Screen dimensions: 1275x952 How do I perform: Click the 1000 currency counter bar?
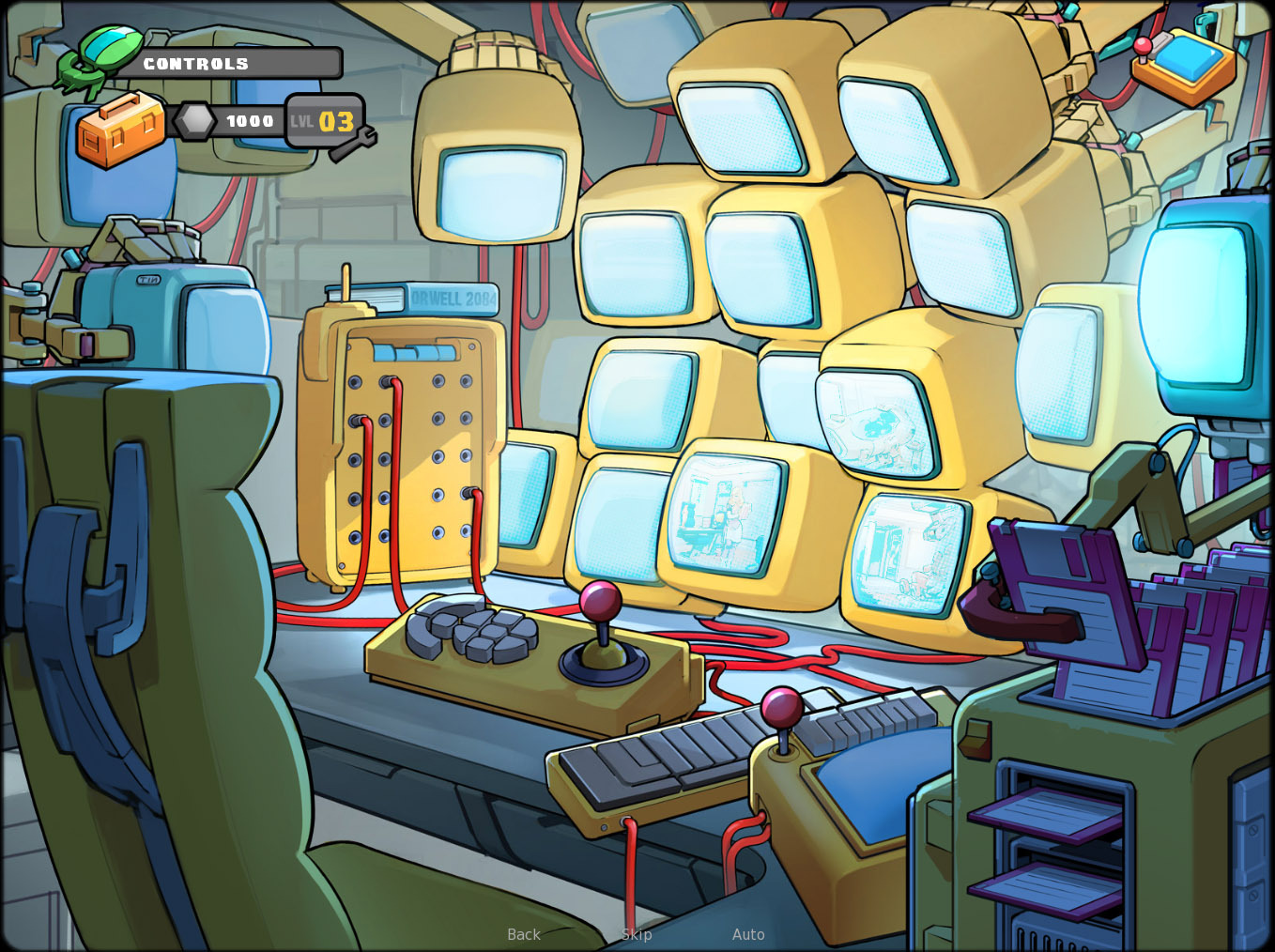pos(249,120)
